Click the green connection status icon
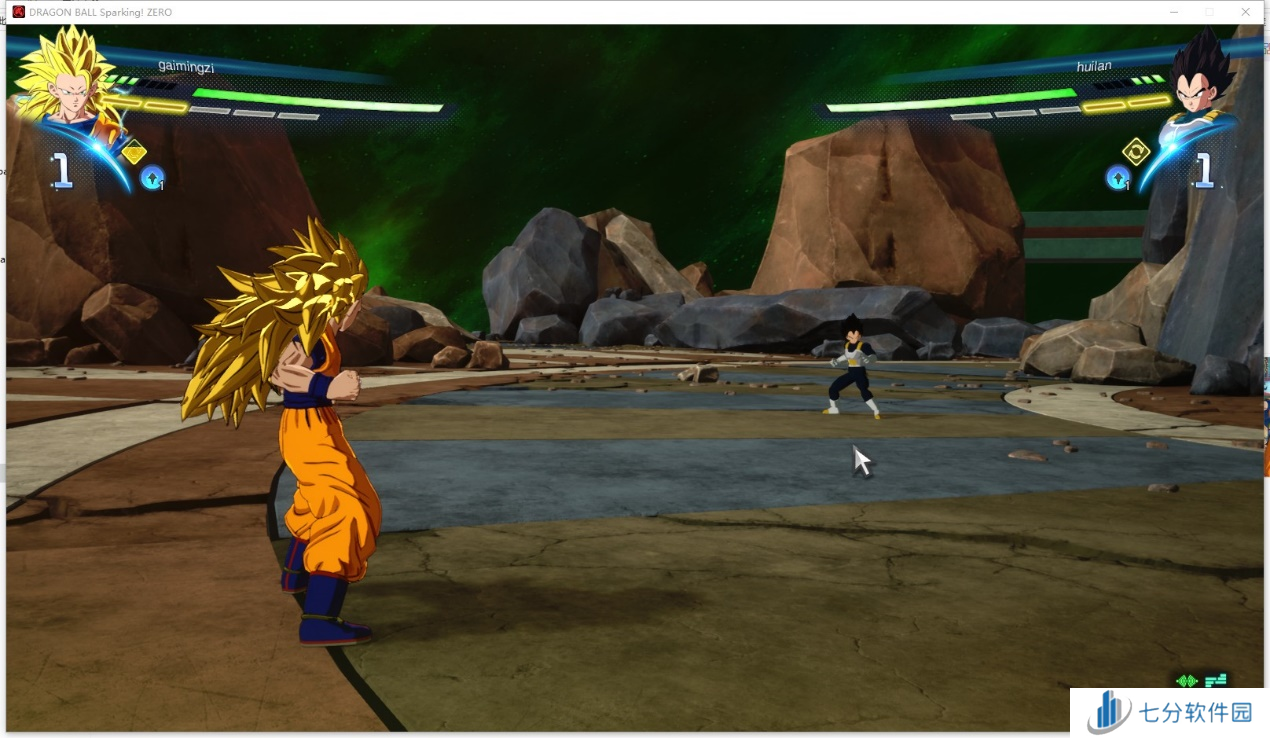 (x=1186, y=681)
